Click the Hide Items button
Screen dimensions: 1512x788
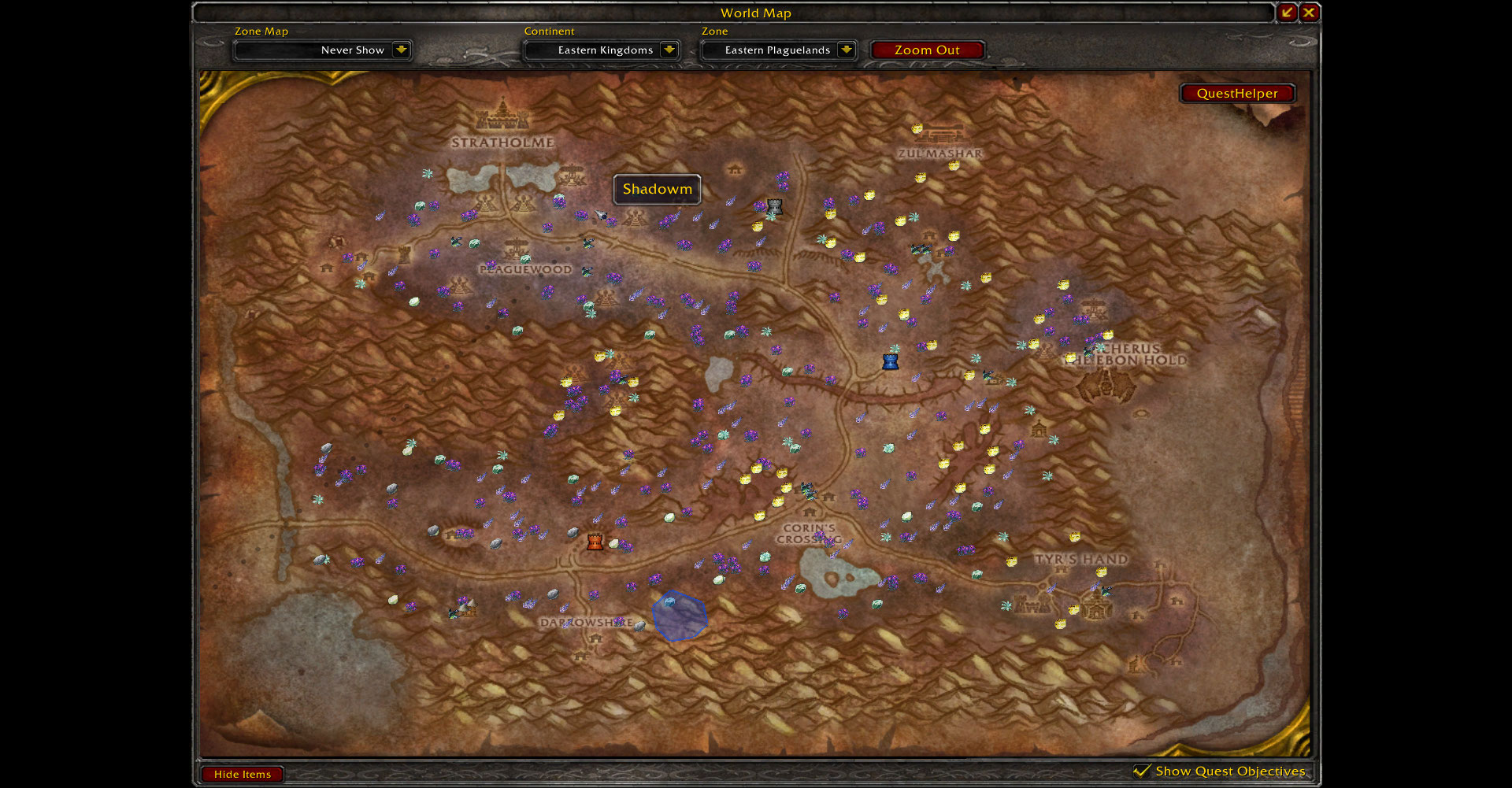242,774
